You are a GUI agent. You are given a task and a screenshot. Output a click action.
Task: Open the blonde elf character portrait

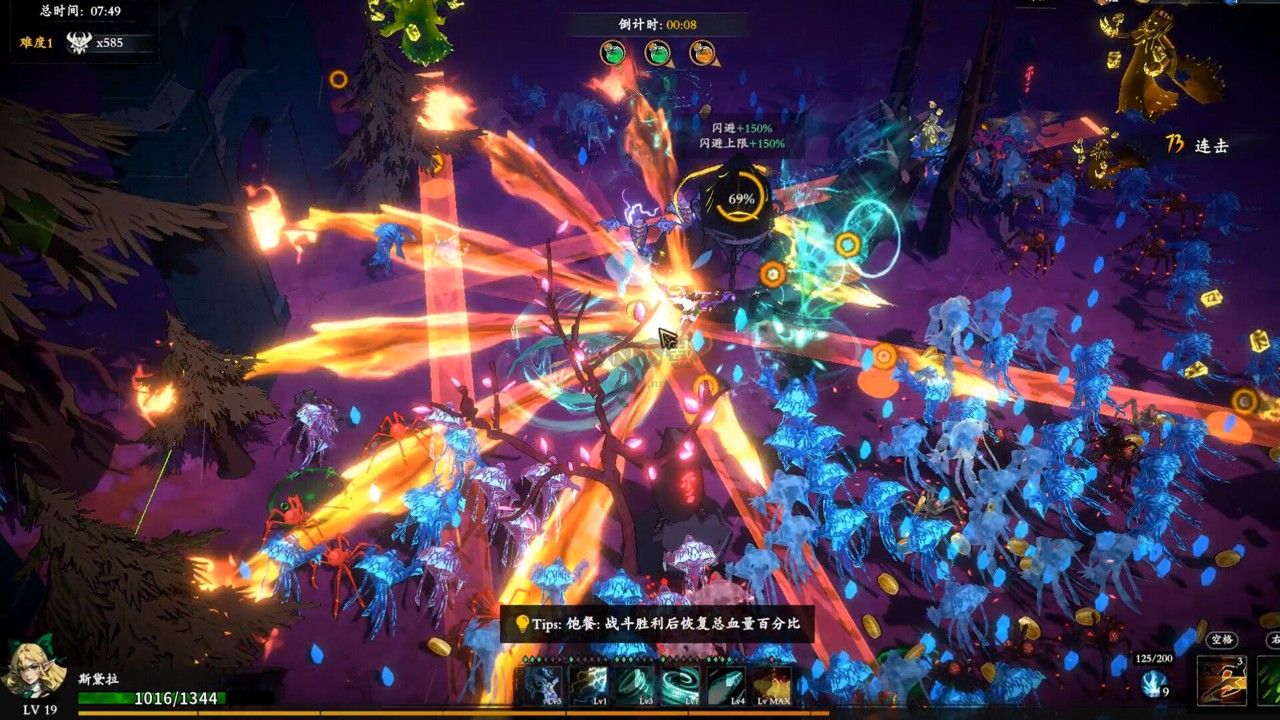point(36,668)
